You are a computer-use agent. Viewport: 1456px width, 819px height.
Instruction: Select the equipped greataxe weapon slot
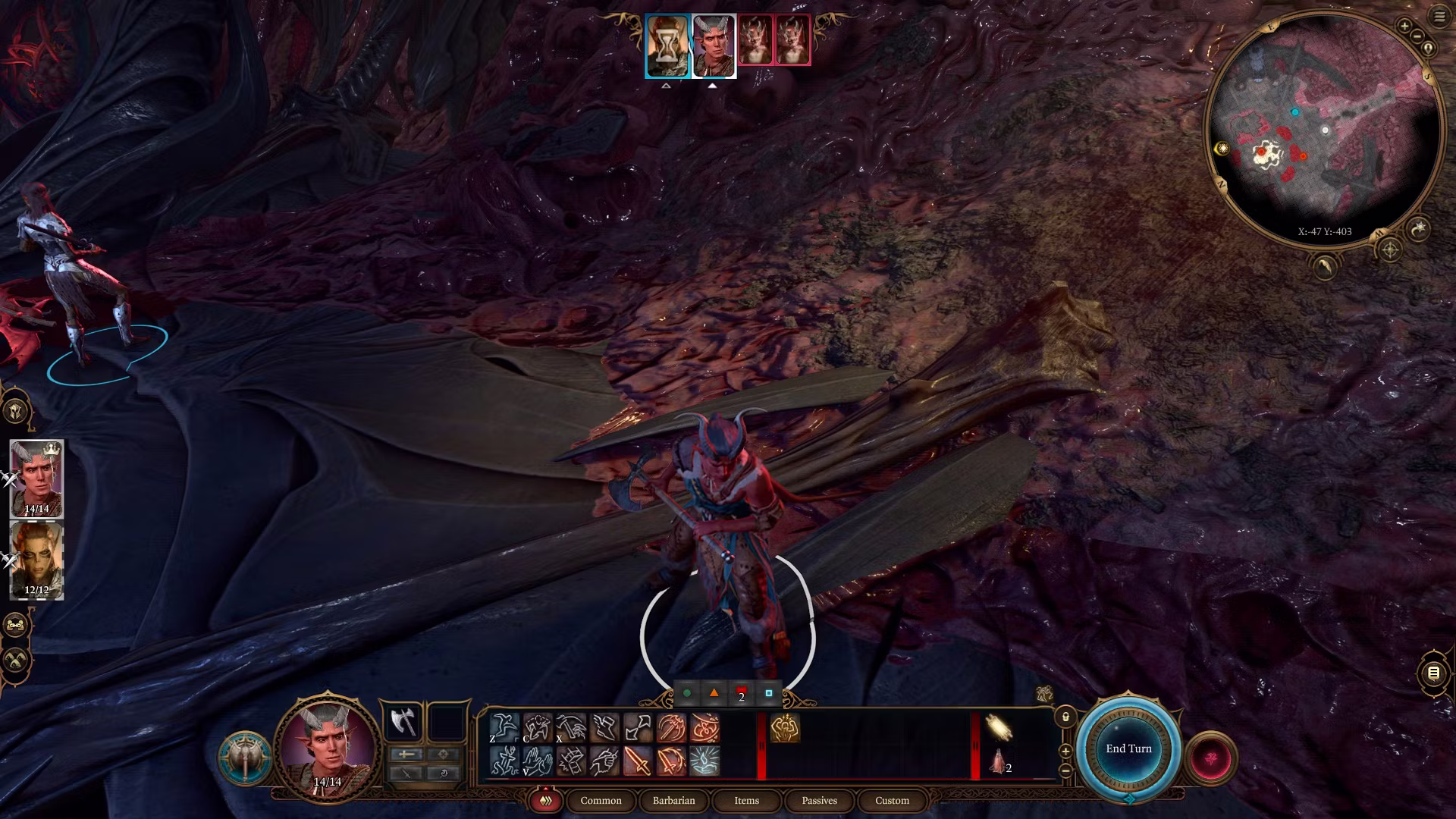pos(403,722)
